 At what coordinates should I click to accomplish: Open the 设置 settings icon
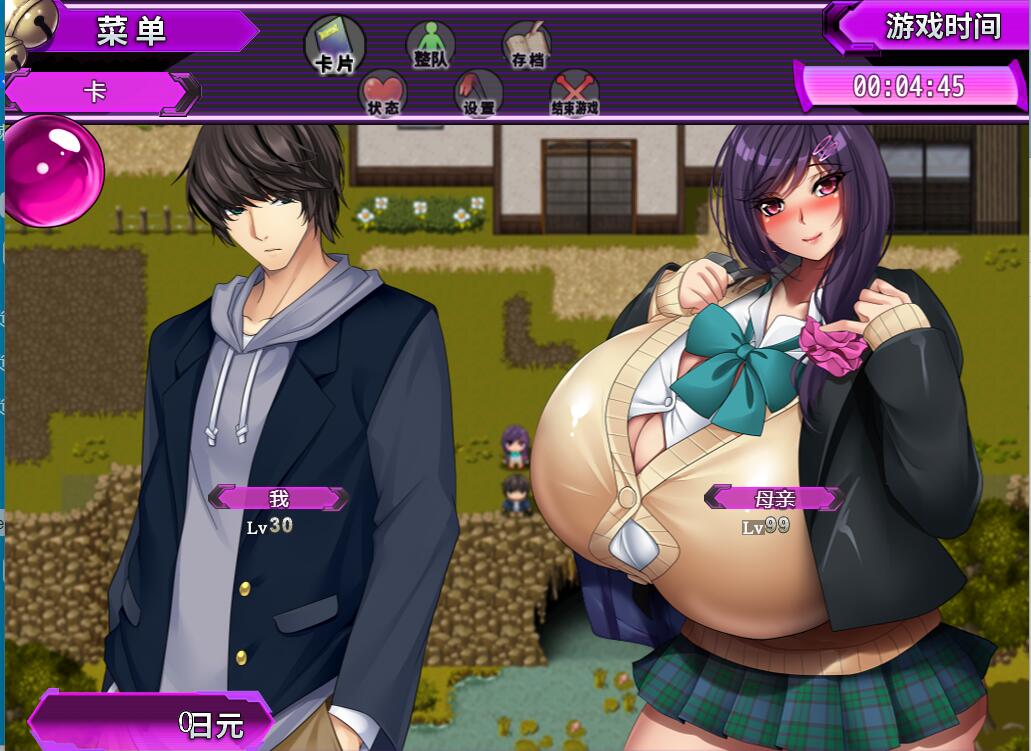479,93
